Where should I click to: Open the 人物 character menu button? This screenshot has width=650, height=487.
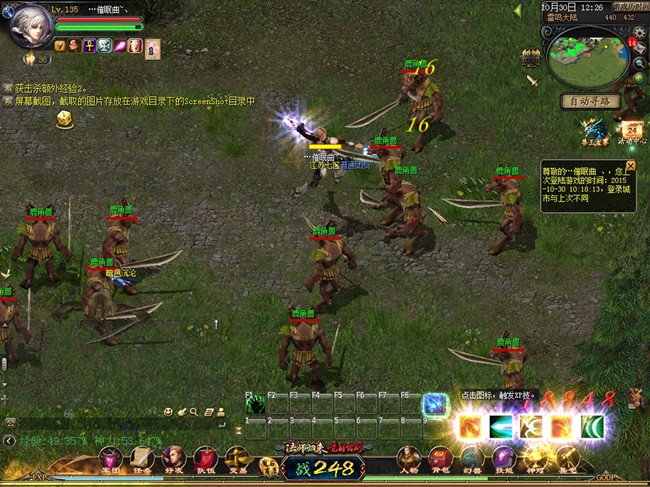pos(408,461)
